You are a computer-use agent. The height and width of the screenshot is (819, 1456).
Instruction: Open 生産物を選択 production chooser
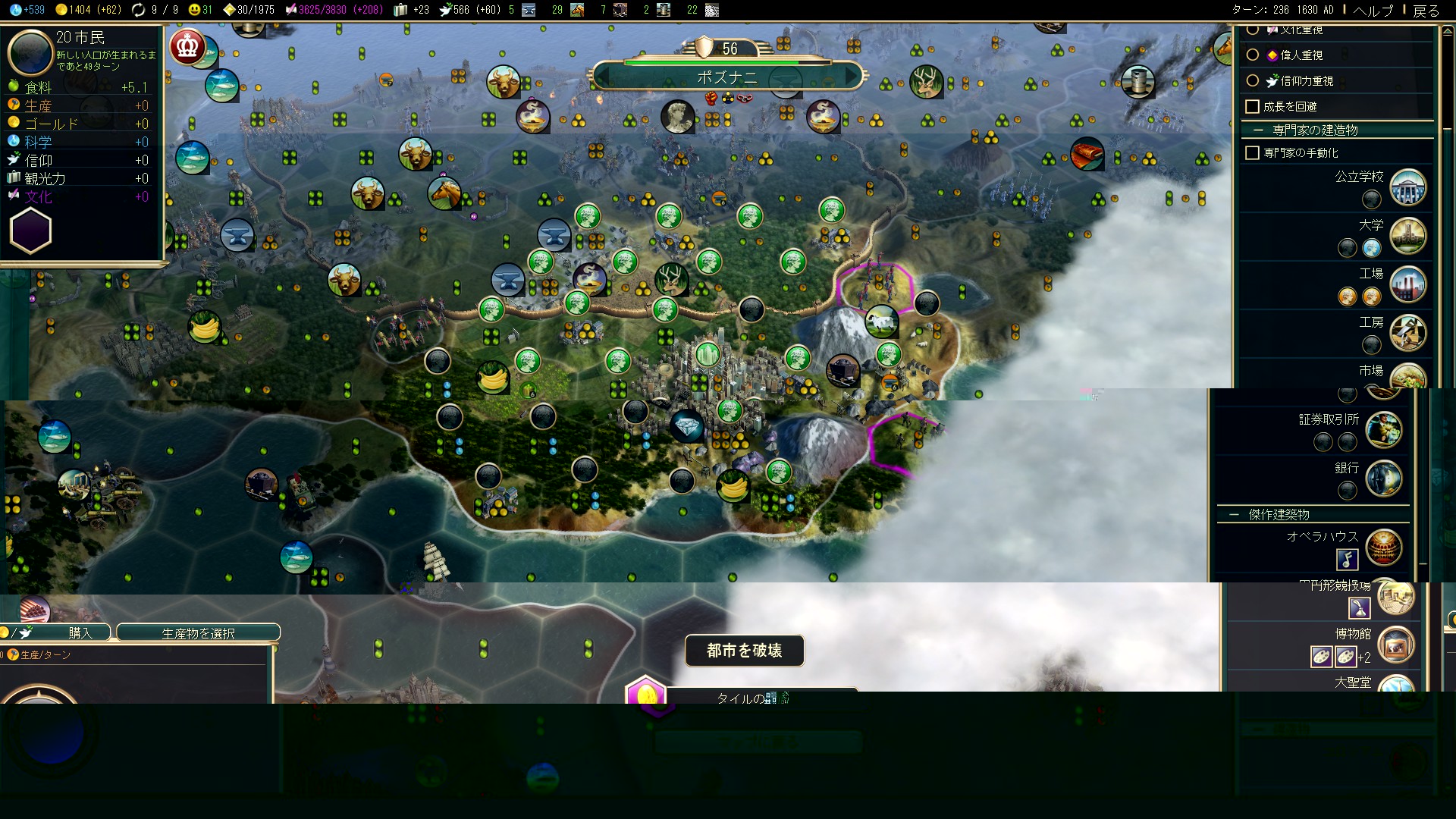[x=198, y=632]
